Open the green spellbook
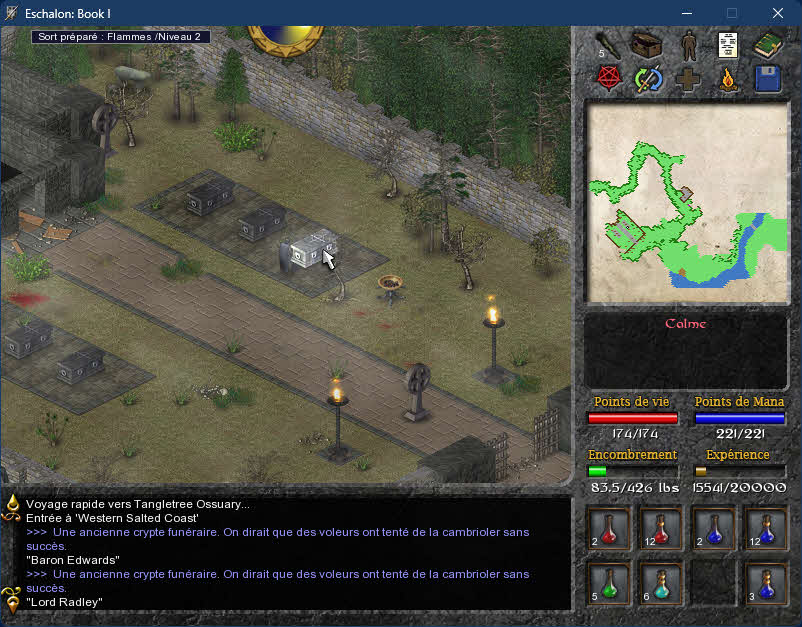Image resolution: width=802 pixels, height=627 pixels. coord(768,45)
